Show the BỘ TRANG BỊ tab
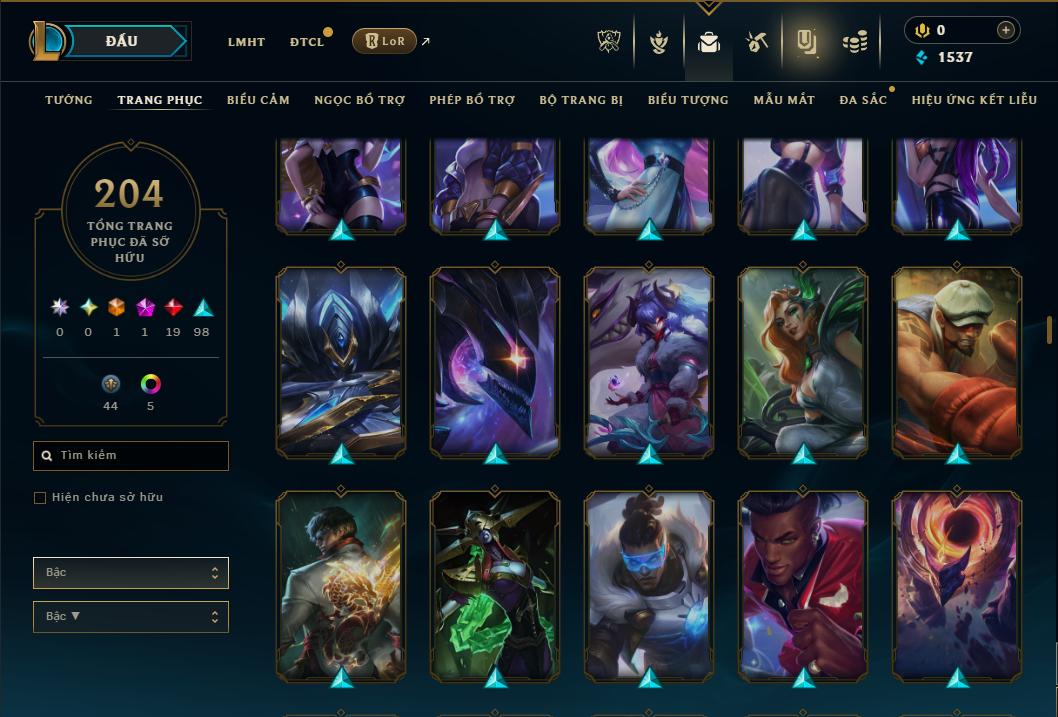The height and width of the screenshot is (717, 1058). [581, 100]
